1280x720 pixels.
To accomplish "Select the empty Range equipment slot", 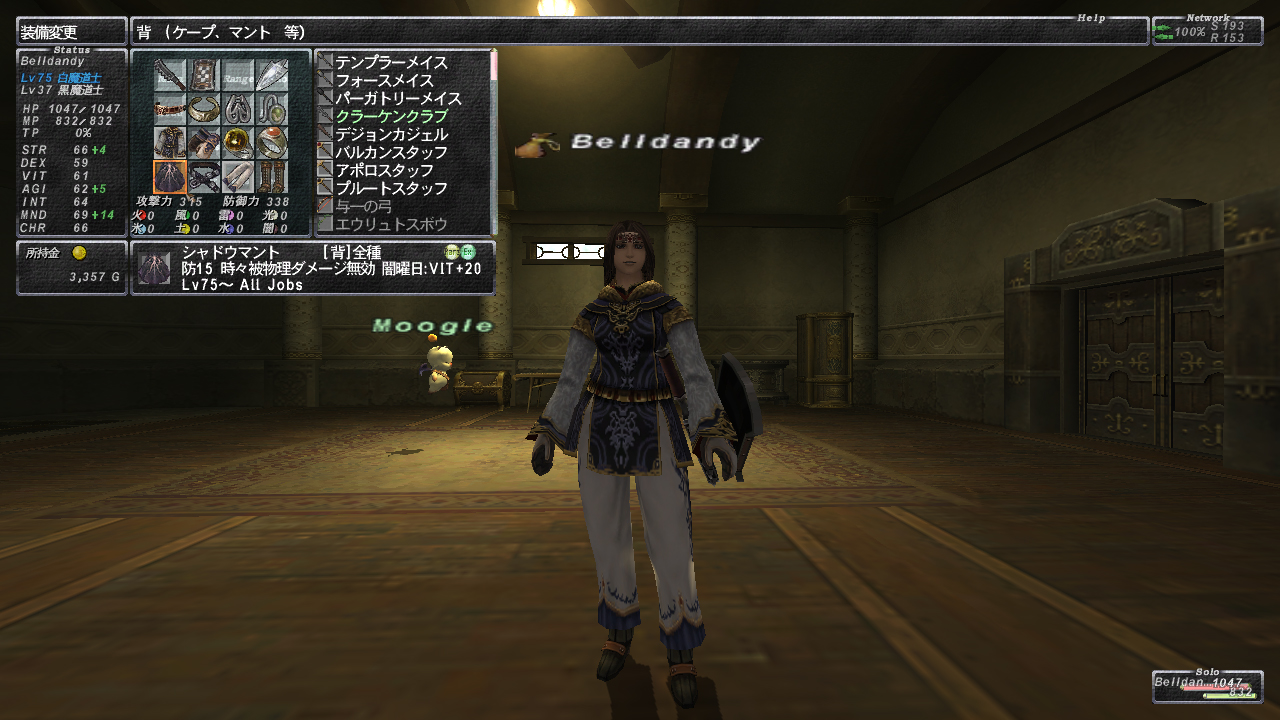I will [x=238, y=75].
